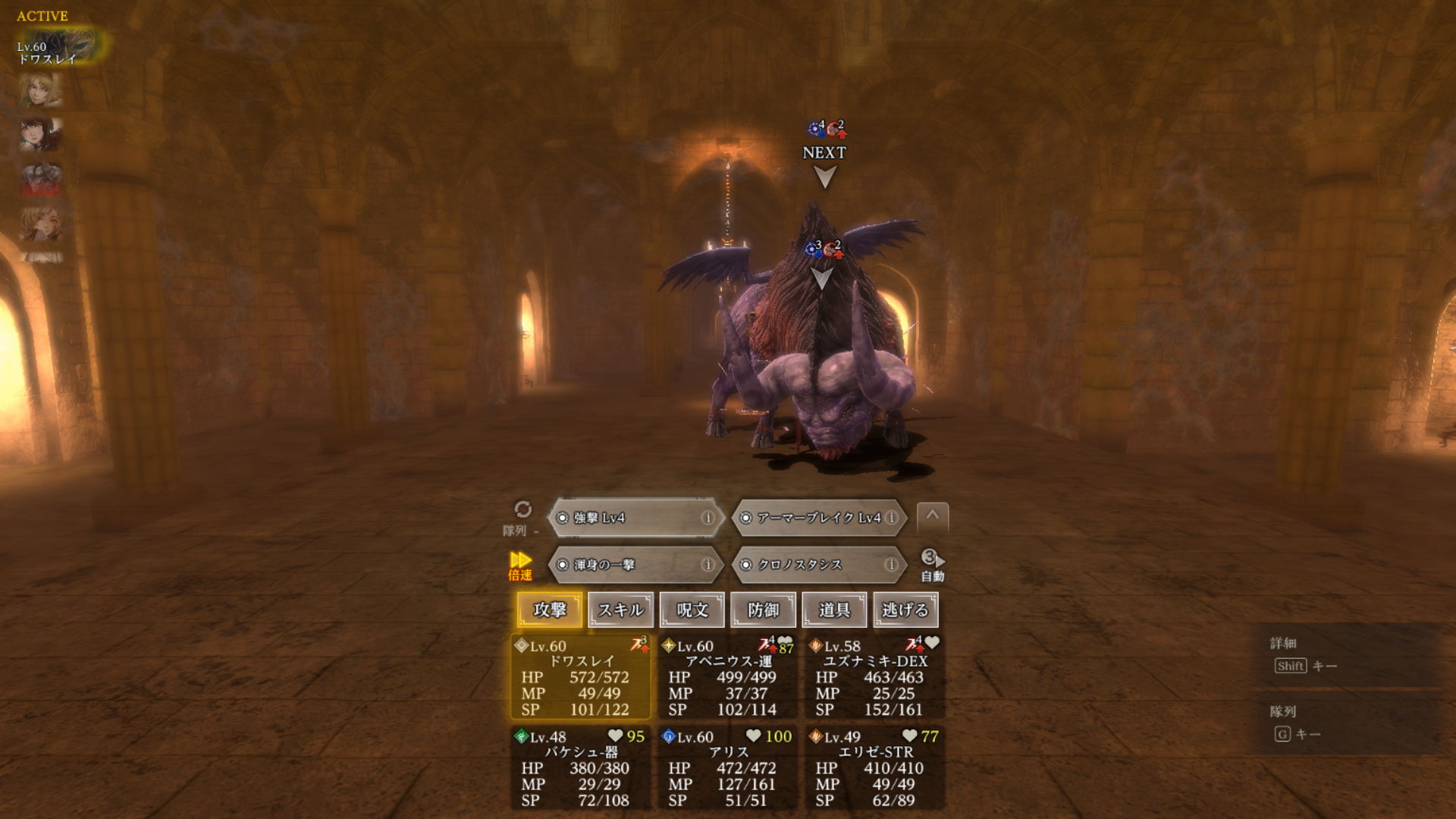This screenshot has height=819, width=1456.
Task: Show info for クロノスタシス
Action: (x=891, y=565)
